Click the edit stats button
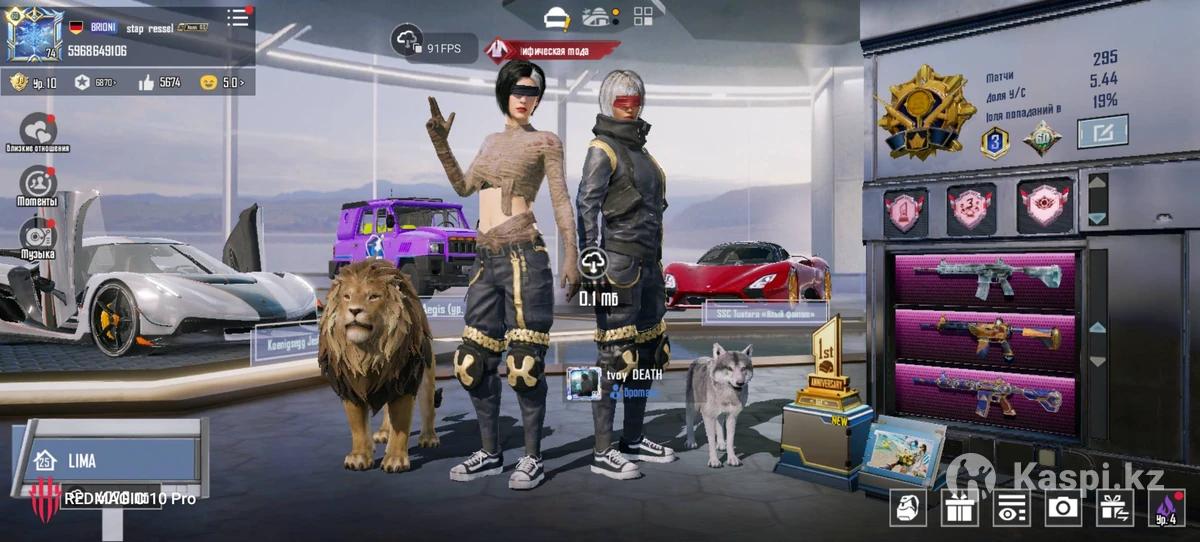1200x542 pixels. pos(1102,131)
